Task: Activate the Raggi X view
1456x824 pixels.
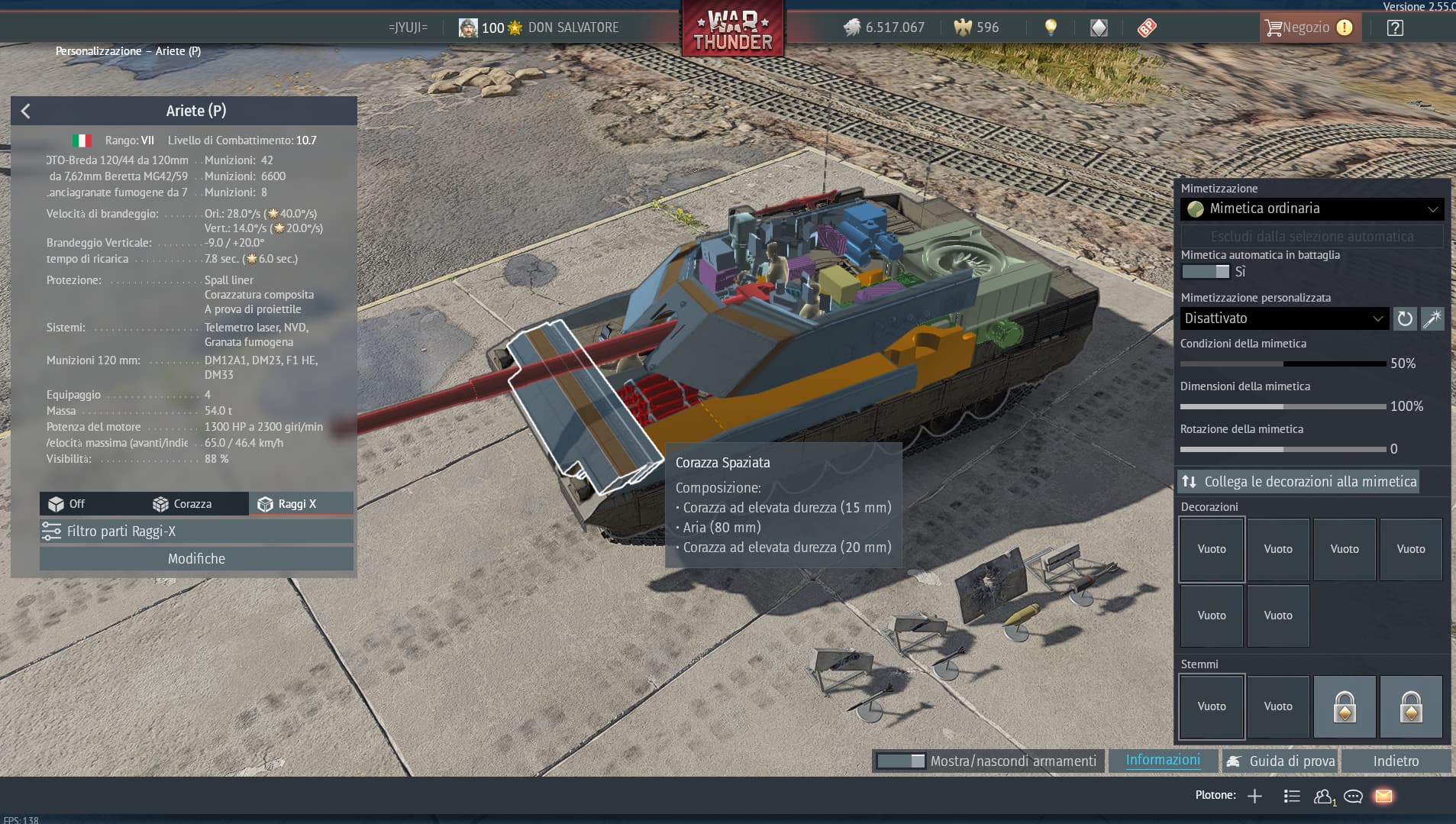Action: [287, 504]
